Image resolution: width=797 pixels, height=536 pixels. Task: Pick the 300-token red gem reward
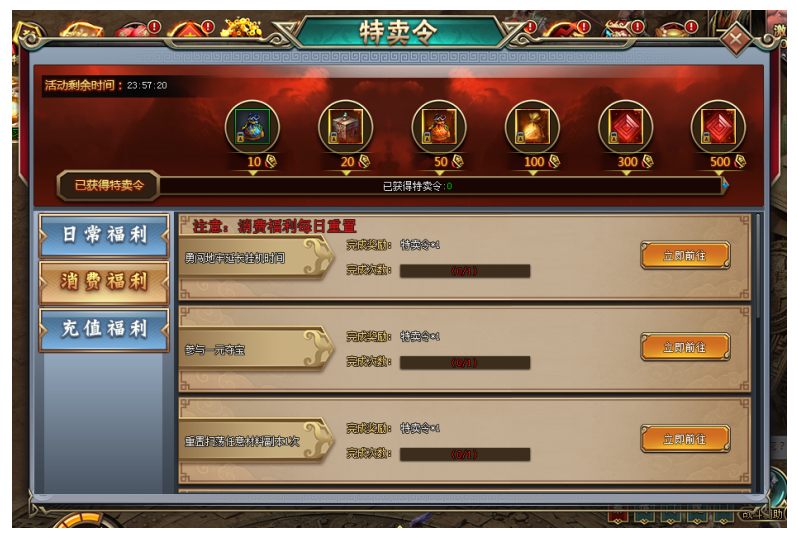coord(625,127)
